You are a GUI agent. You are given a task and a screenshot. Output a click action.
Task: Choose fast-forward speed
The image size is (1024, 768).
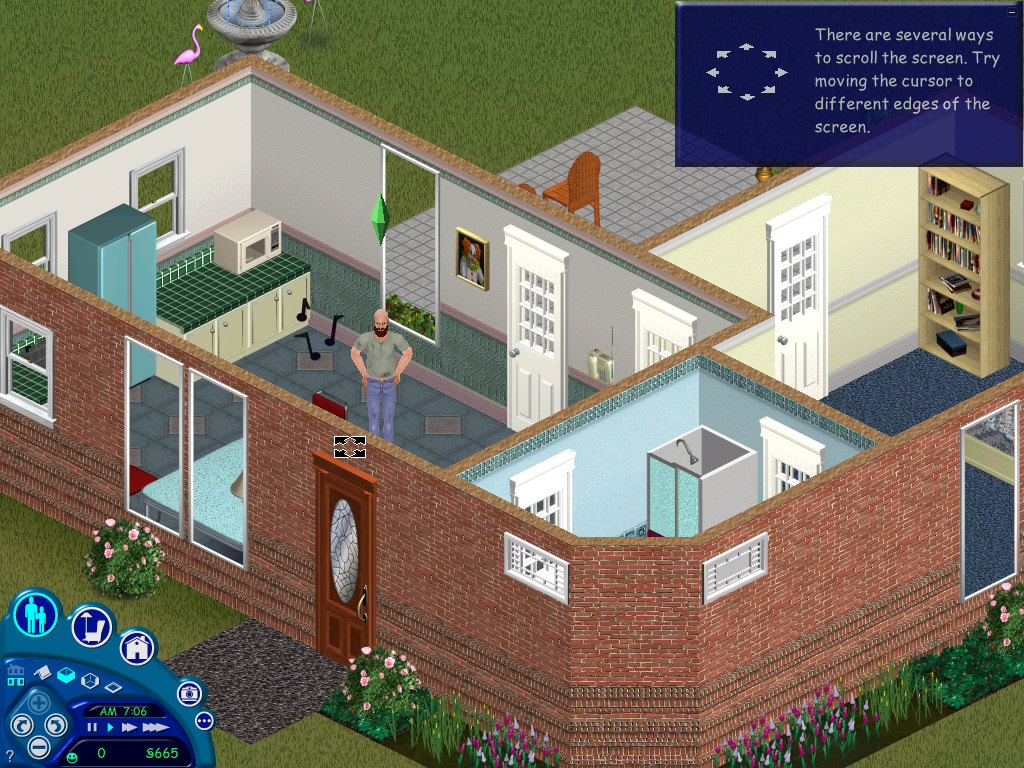(129, 728)
